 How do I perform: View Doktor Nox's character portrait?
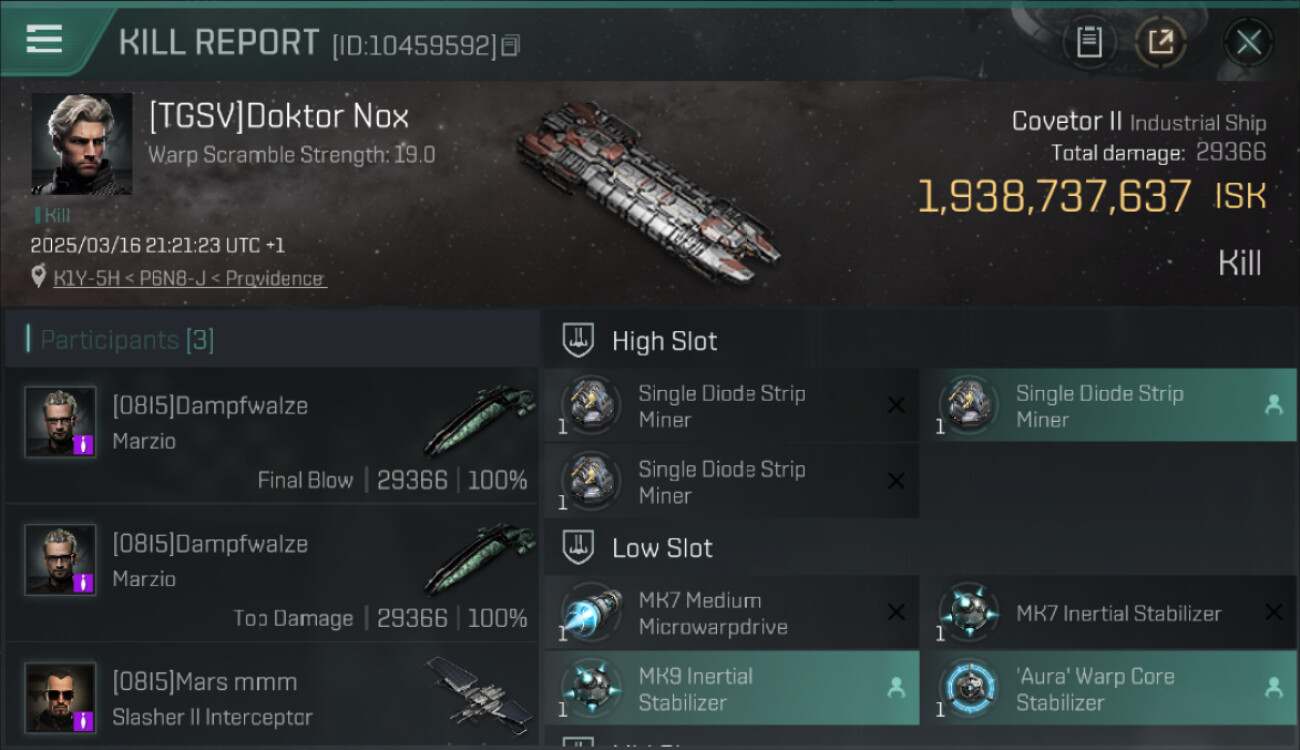82,144
